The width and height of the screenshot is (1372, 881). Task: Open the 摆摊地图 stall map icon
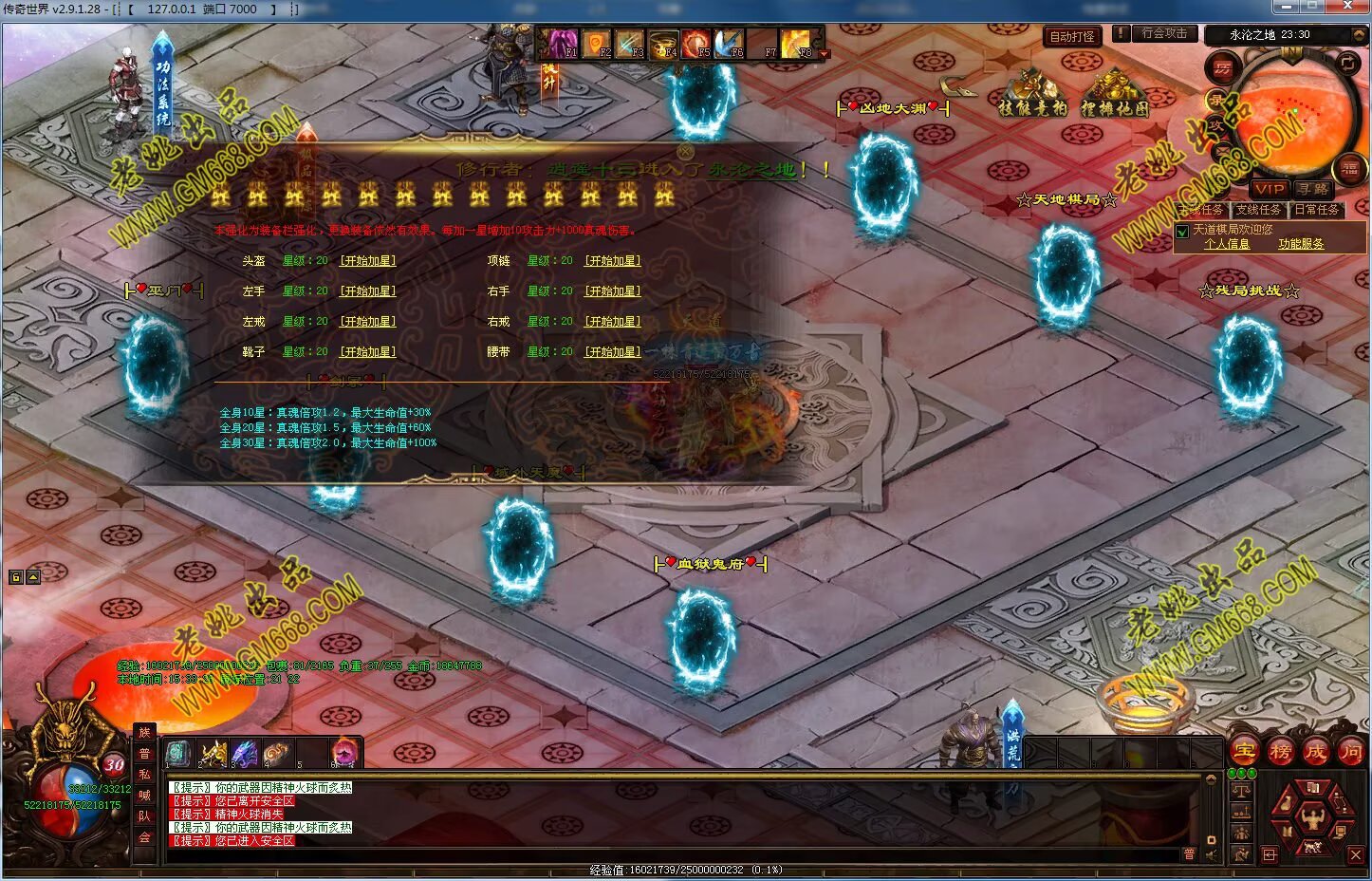click(x=1115, y=93)
